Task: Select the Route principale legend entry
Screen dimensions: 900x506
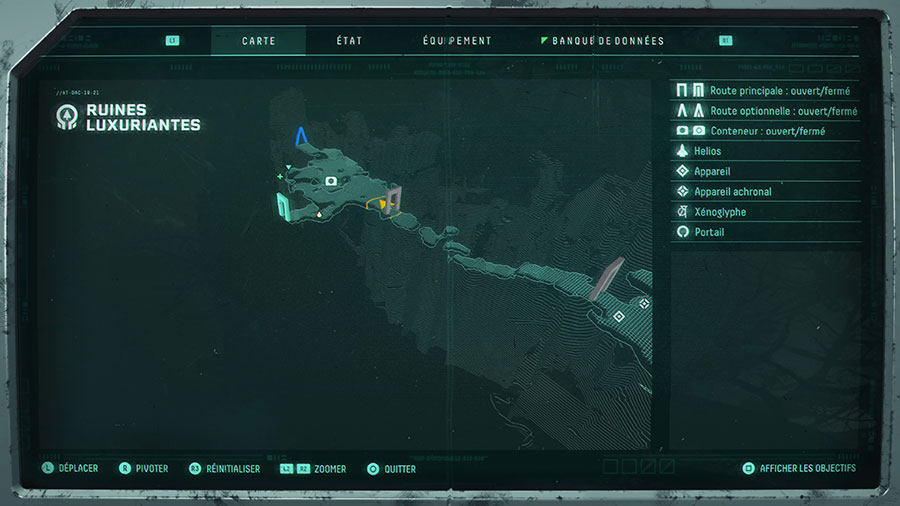Action: click(x=766, y=91)
